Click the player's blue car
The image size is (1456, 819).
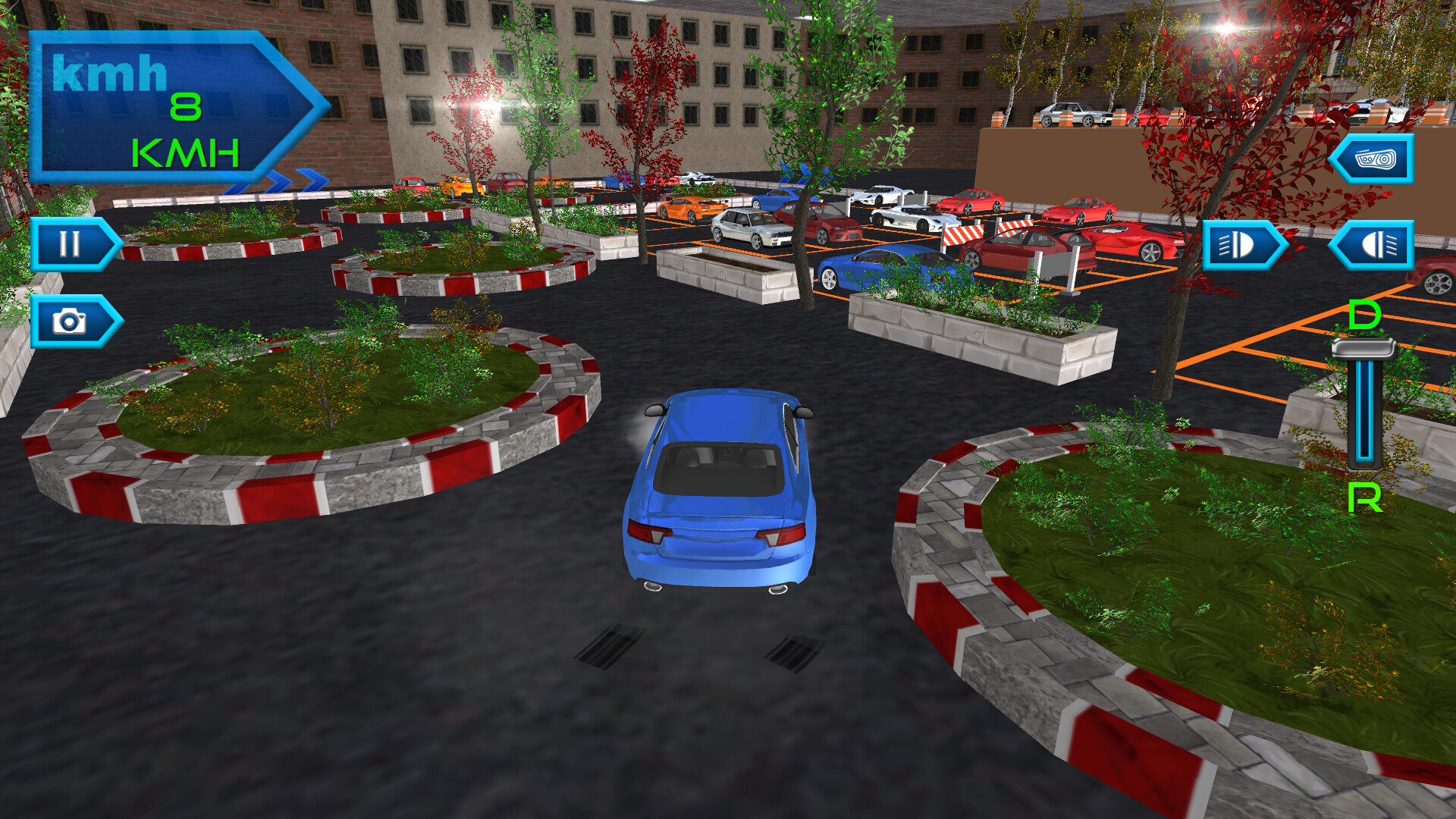click(720, 493)
